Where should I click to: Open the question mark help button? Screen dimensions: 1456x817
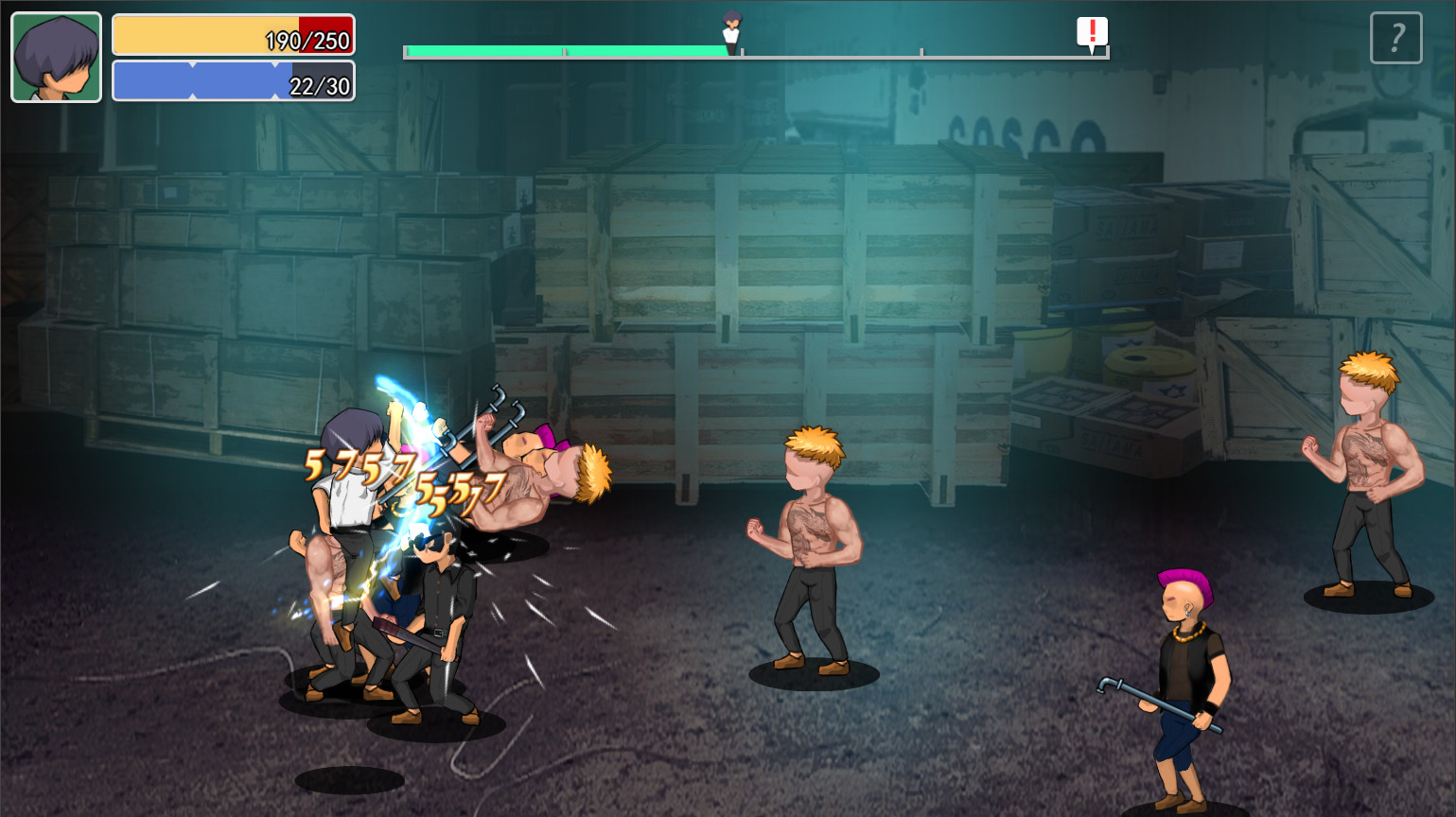(x=1395, y=38)
